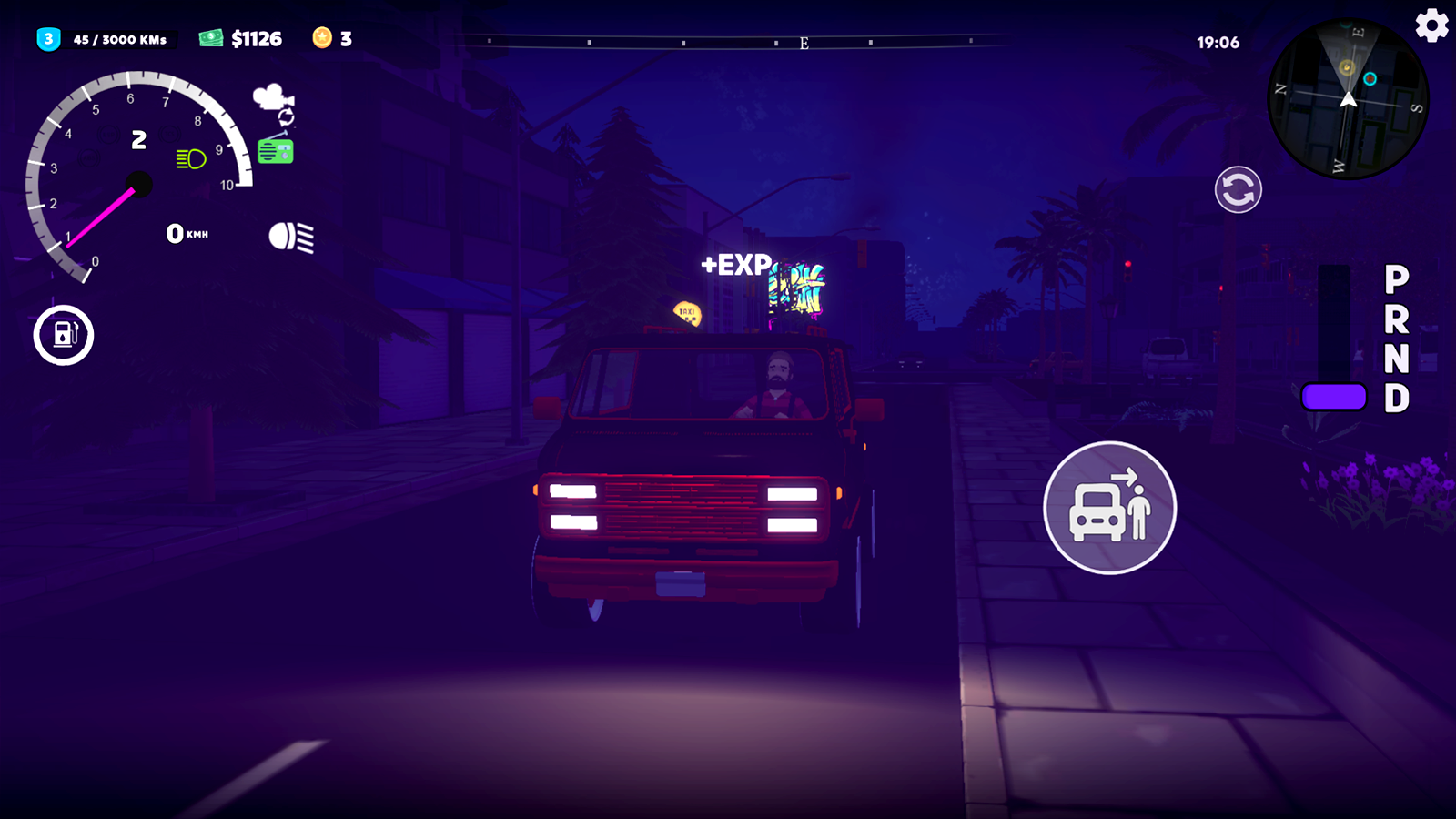Viewport: 1456px width, 819px height.
Task: Open the settings gear menu
Action: tap(1431, 25)
